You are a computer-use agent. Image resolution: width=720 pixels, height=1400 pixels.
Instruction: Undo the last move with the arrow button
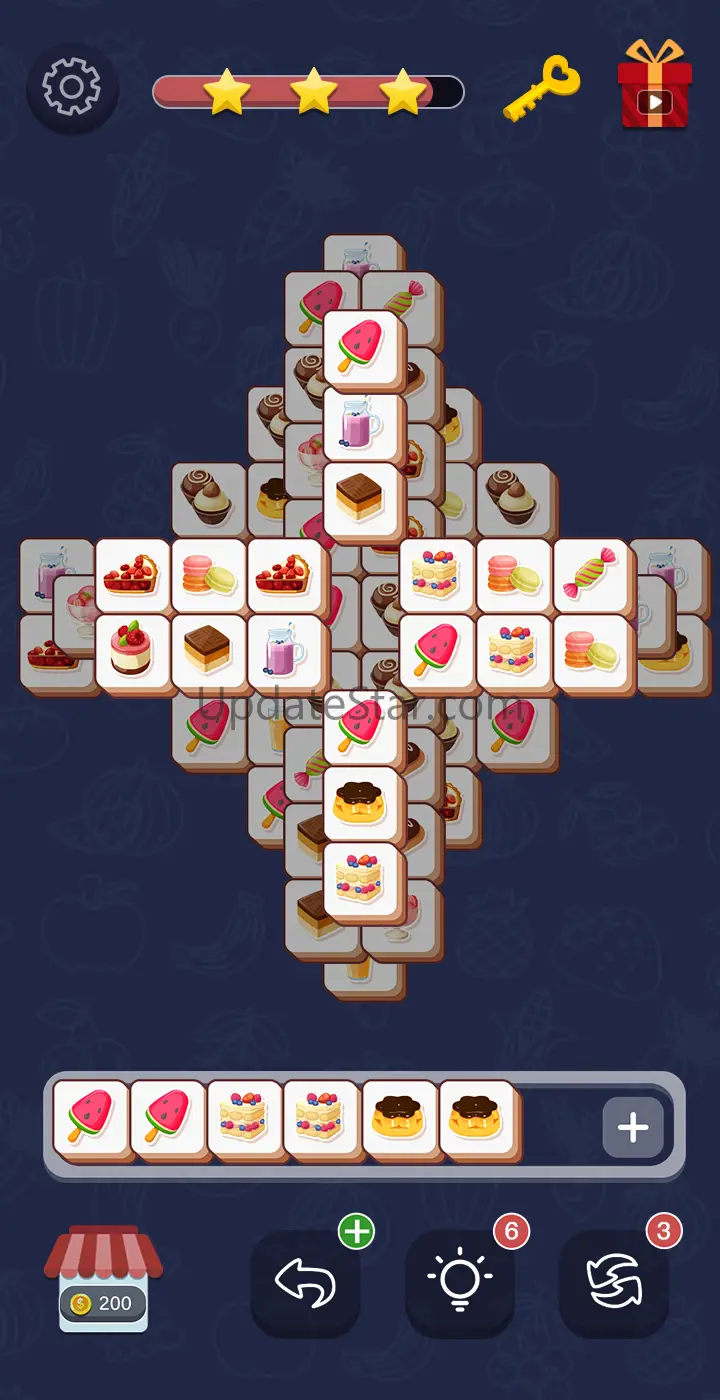tap(305, 1282)
